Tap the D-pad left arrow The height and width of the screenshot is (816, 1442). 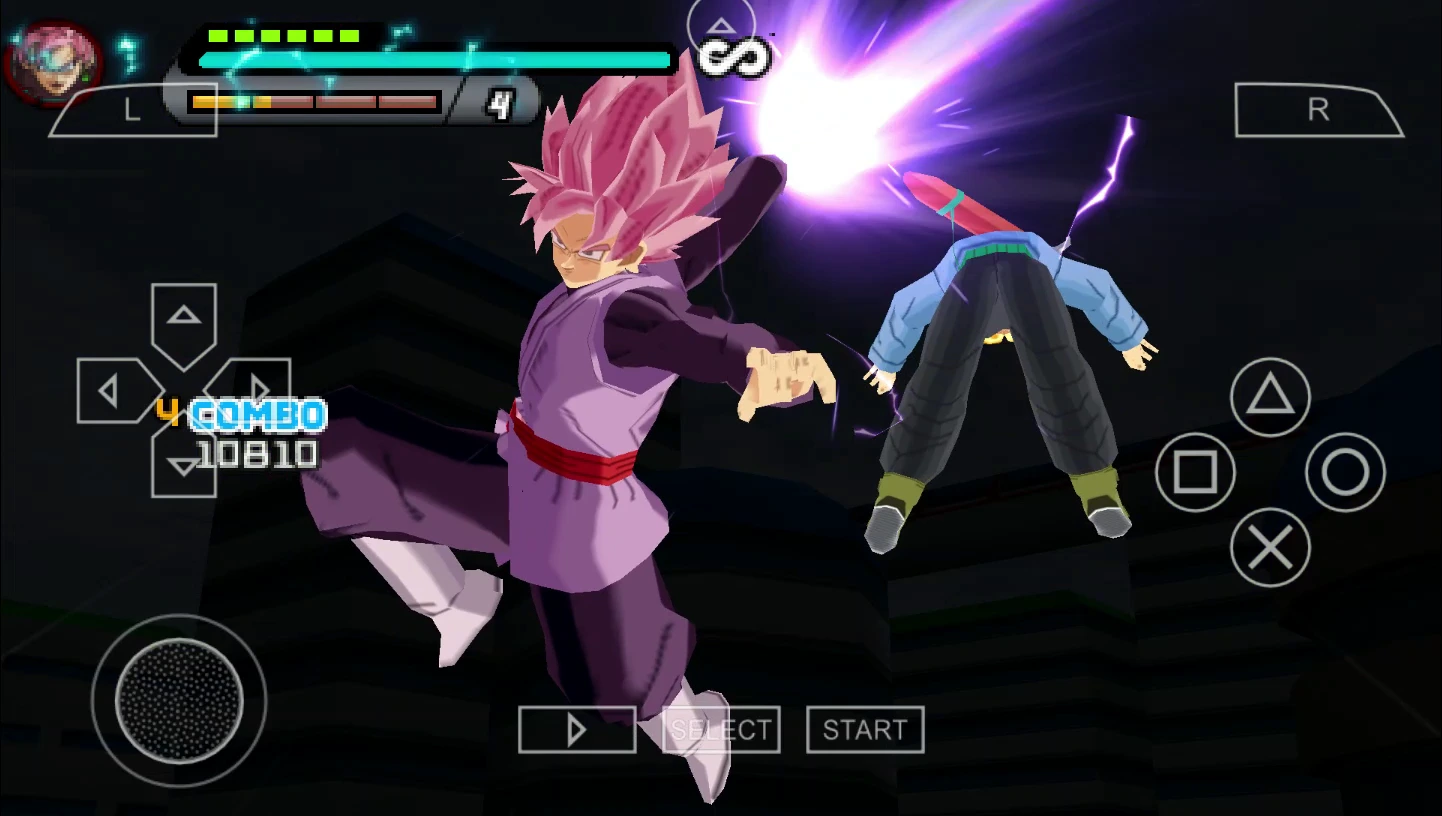pyautogui.click(x=111, y=391)
